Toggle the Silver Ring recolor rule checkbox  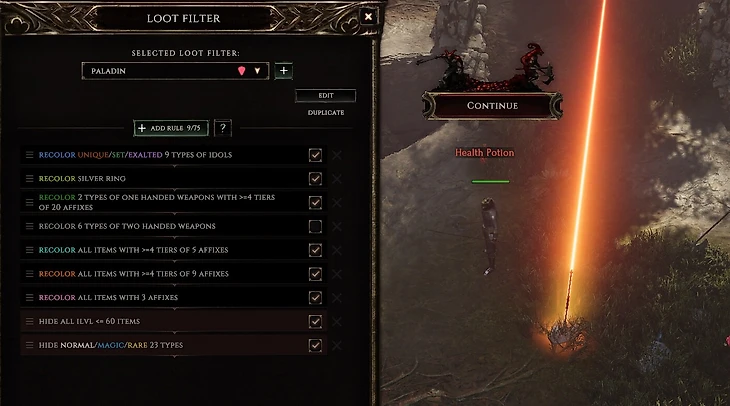[315, 179]
